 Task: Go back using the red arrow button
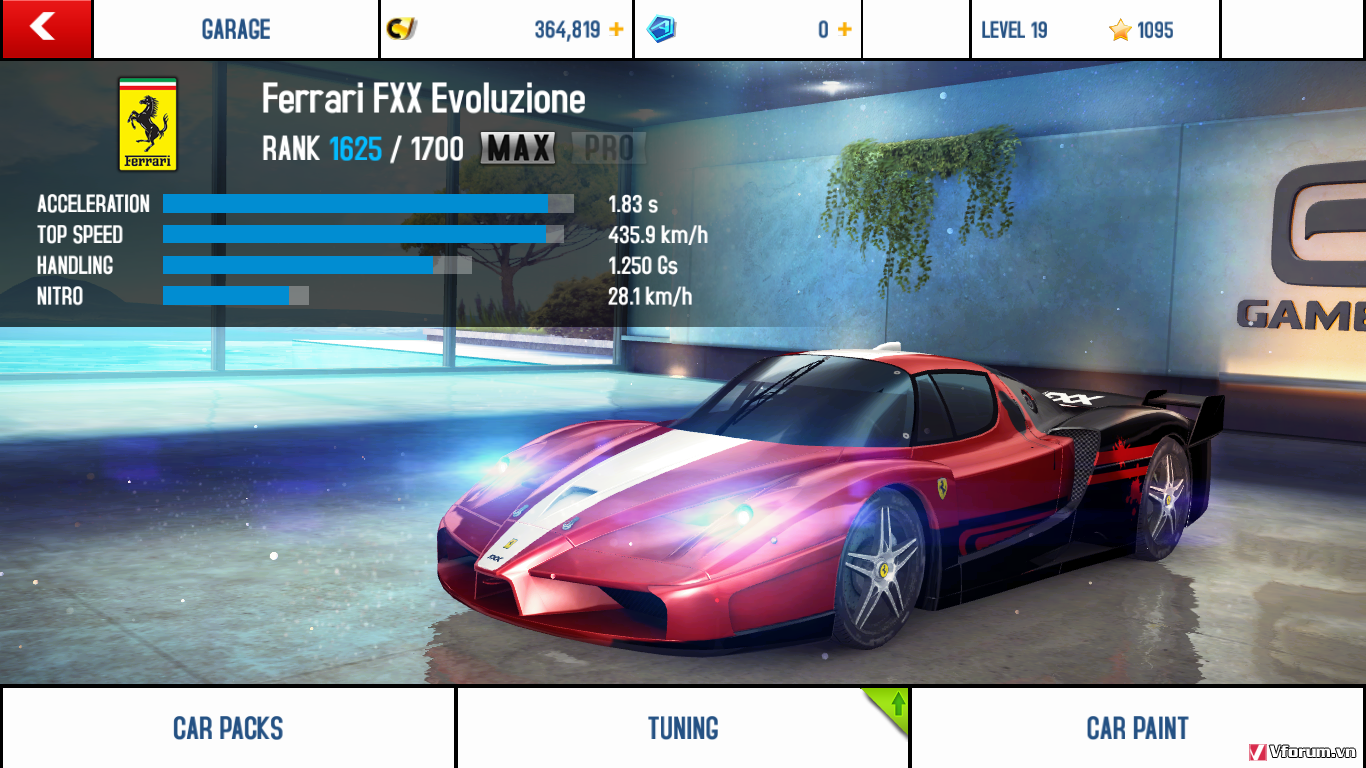click(46, 29)
